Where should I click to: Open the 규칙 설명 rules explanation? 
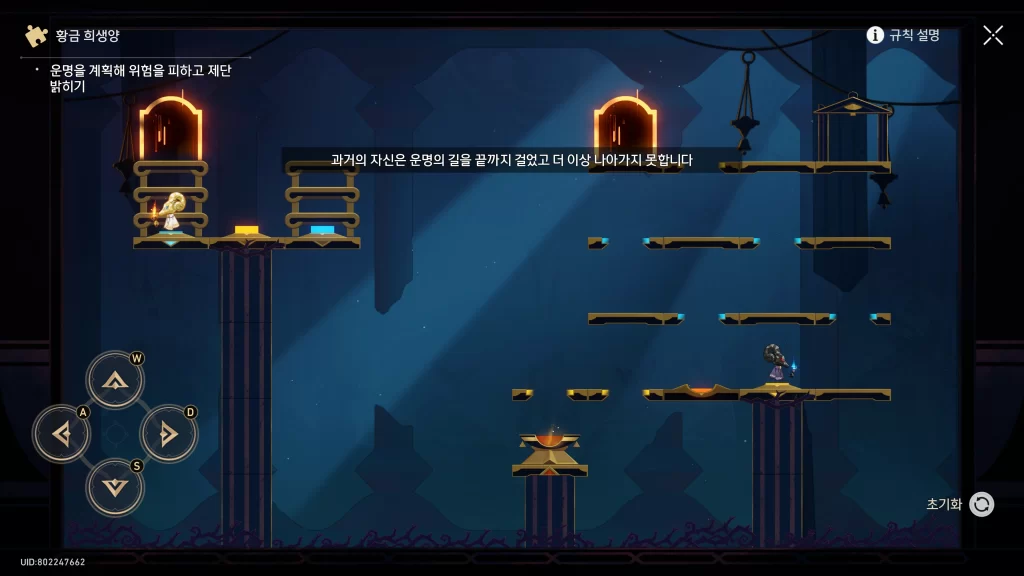tap(903, 35)
